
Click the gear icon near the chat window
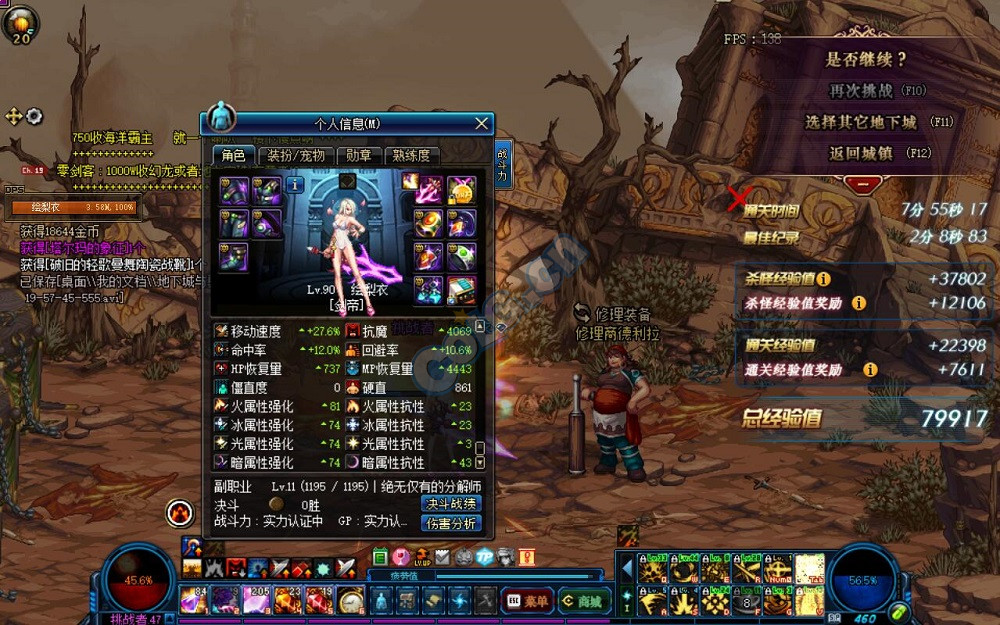coord(34,116)
